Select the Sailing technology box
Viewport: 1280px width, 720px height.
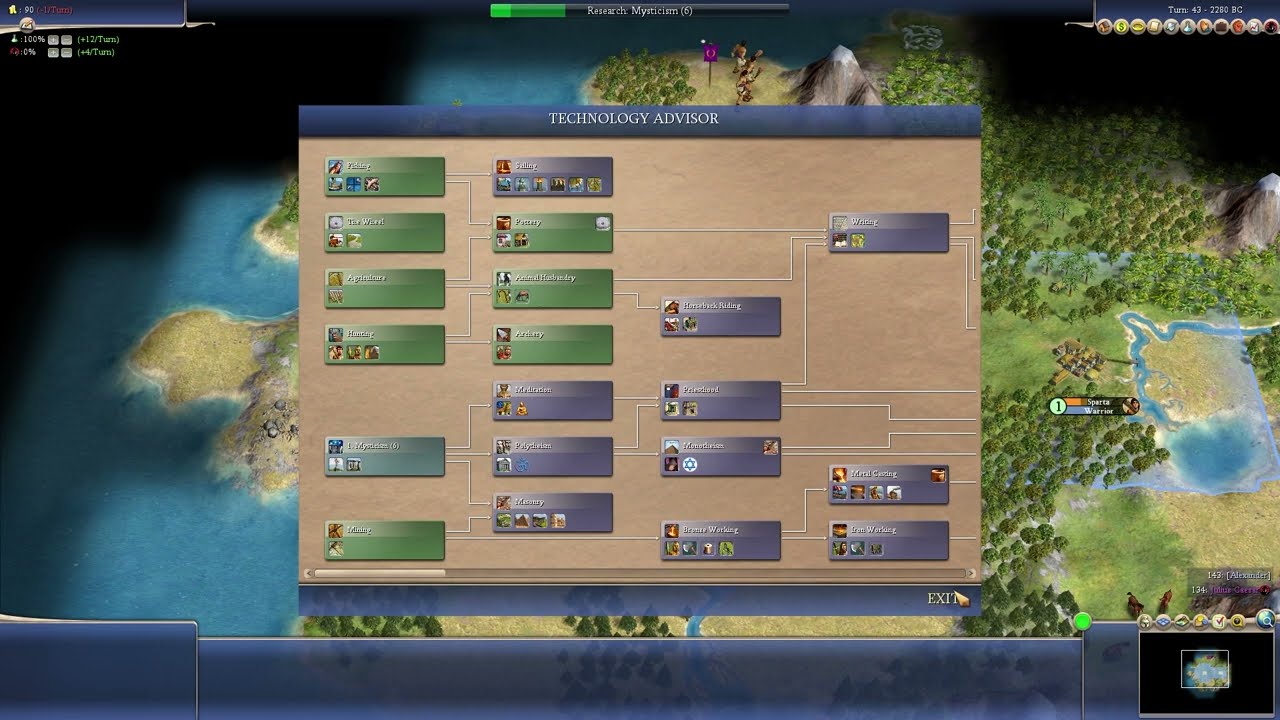(x=552, y=176)
